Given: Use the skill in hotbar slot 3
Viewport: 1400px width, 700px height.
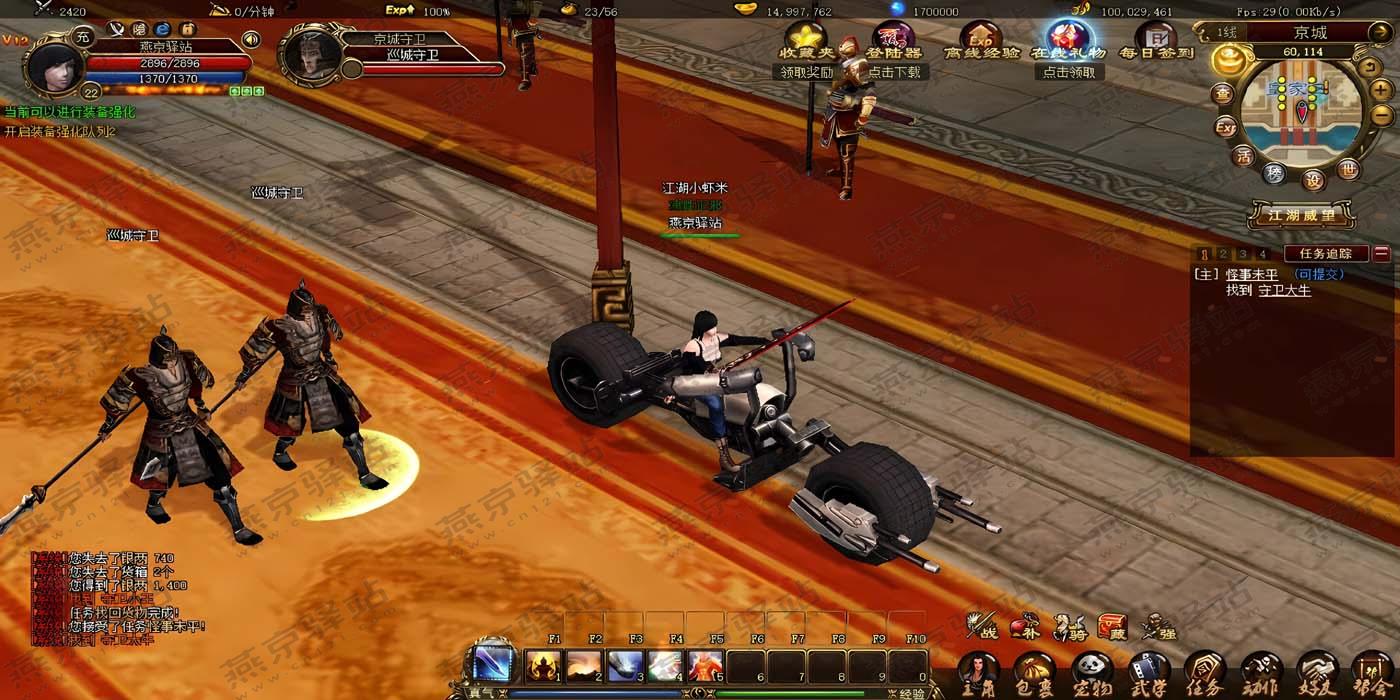Looking at the screenshot, I should [625, 666].
